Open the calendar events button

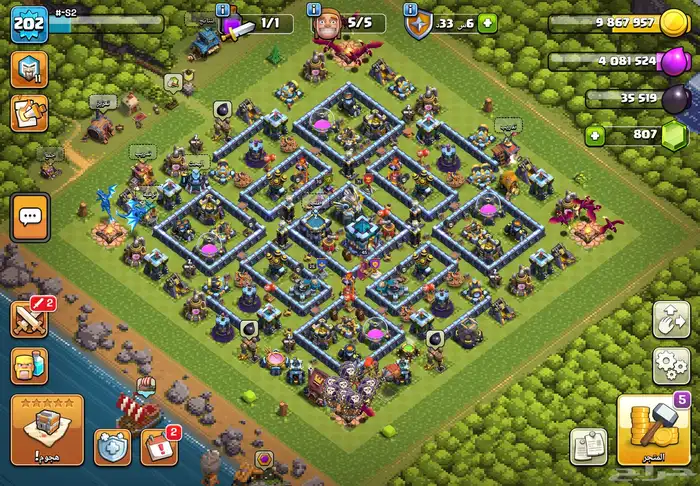159,446
